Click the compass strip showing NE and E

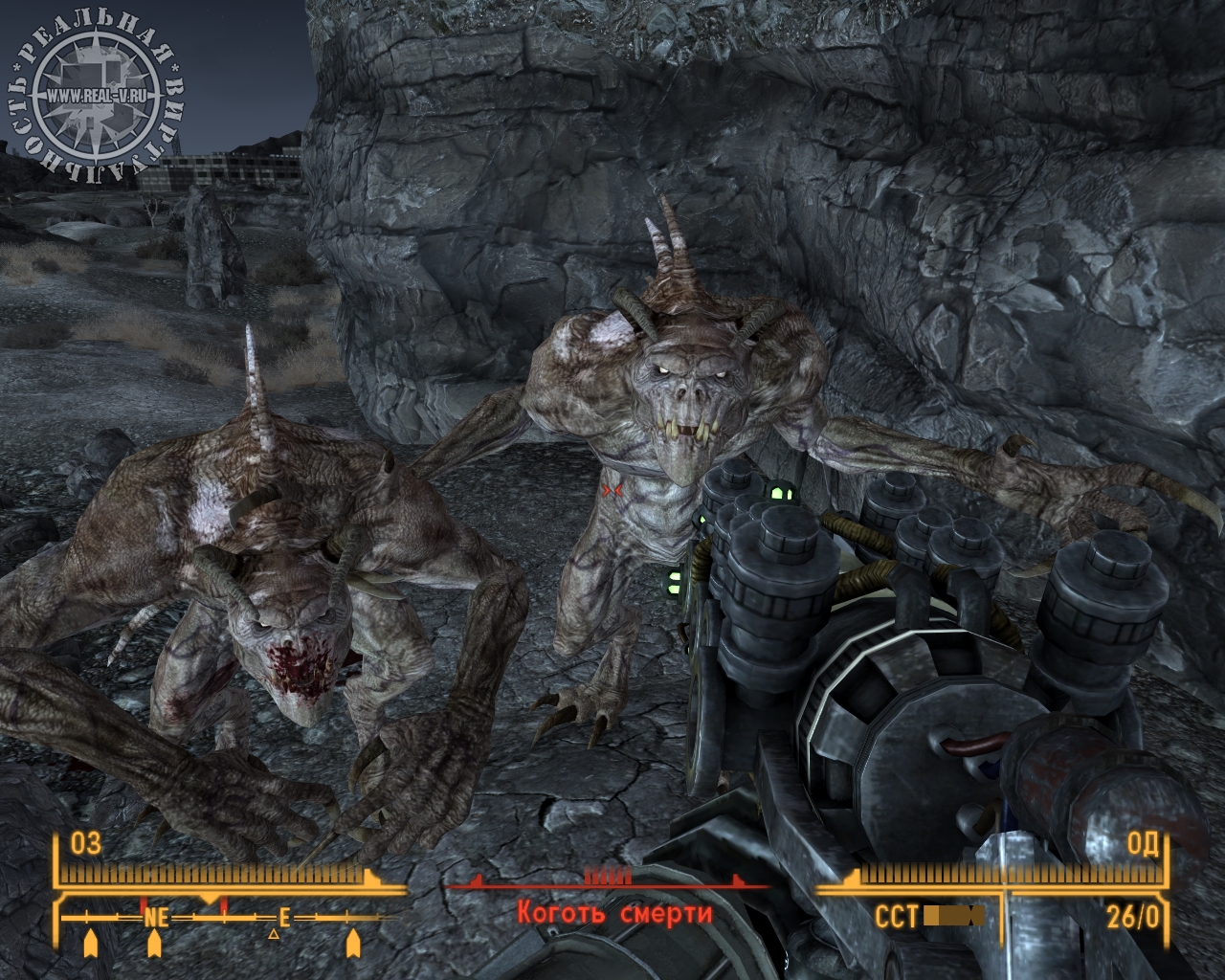tap(220, 919)
